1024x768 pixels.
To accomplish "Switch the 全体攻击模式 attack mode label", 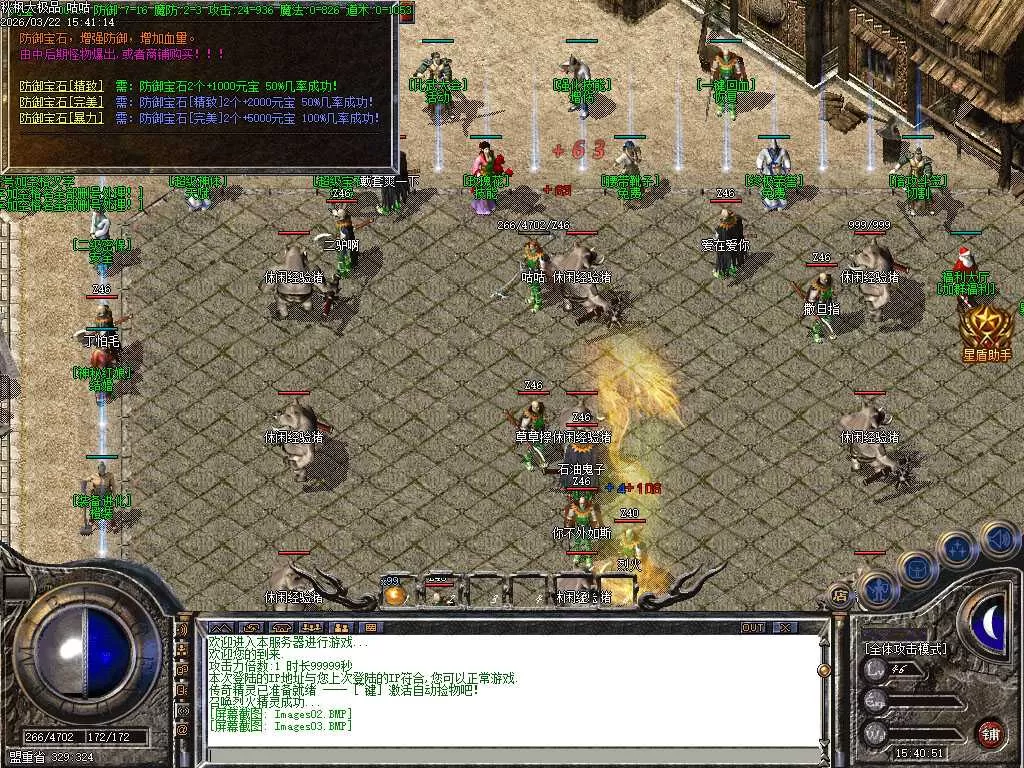I will tap(906, 648).
